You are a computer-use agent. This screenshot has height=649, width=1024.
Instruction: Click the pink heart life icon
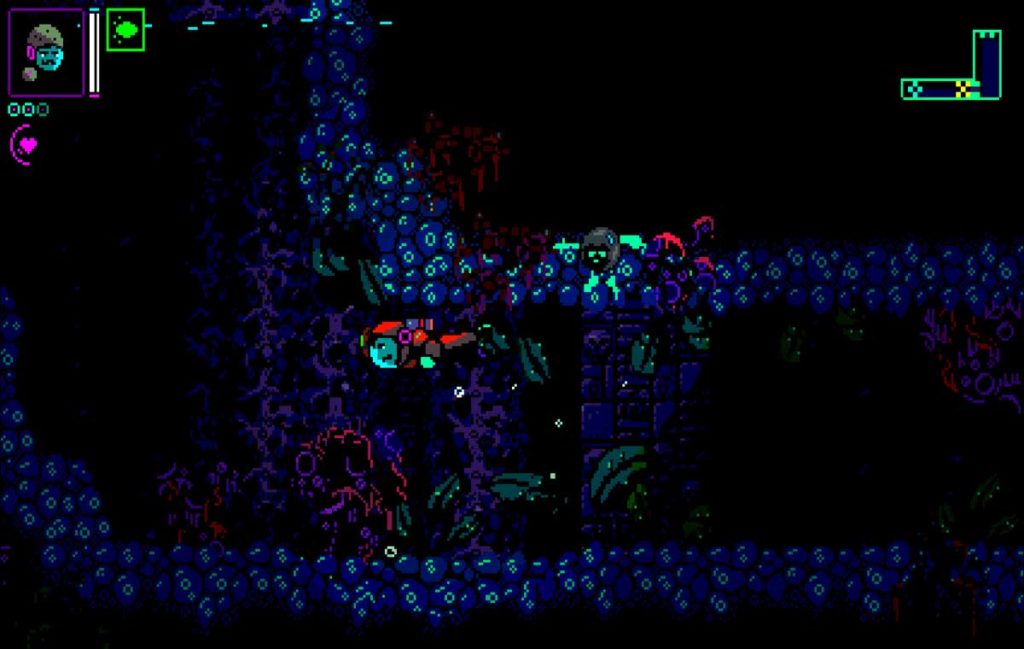[27, 145]
